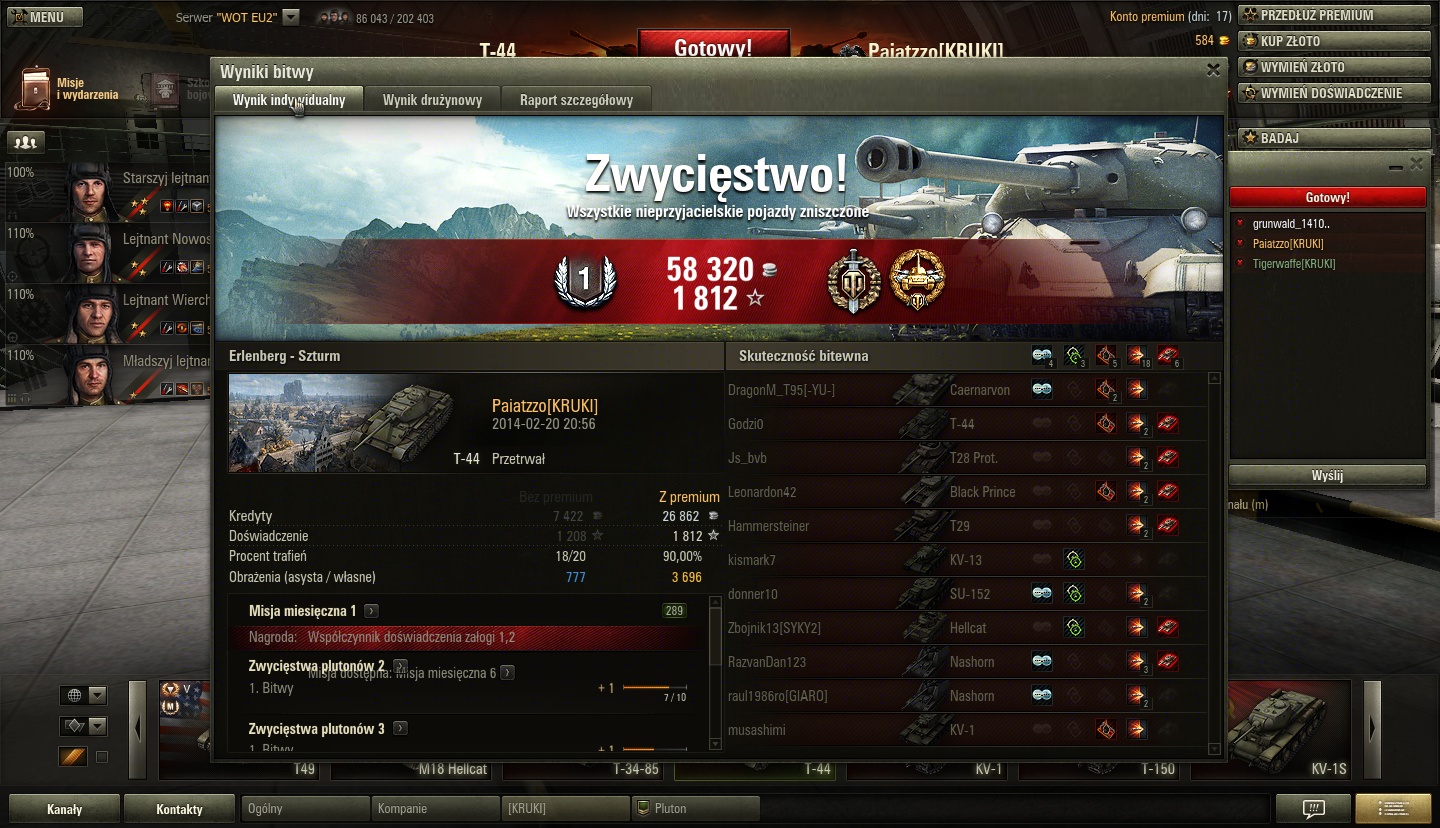This screenshot has width=1440, height=828.
Task: Open the Kompanie chat tab
Action: point(434,809)
